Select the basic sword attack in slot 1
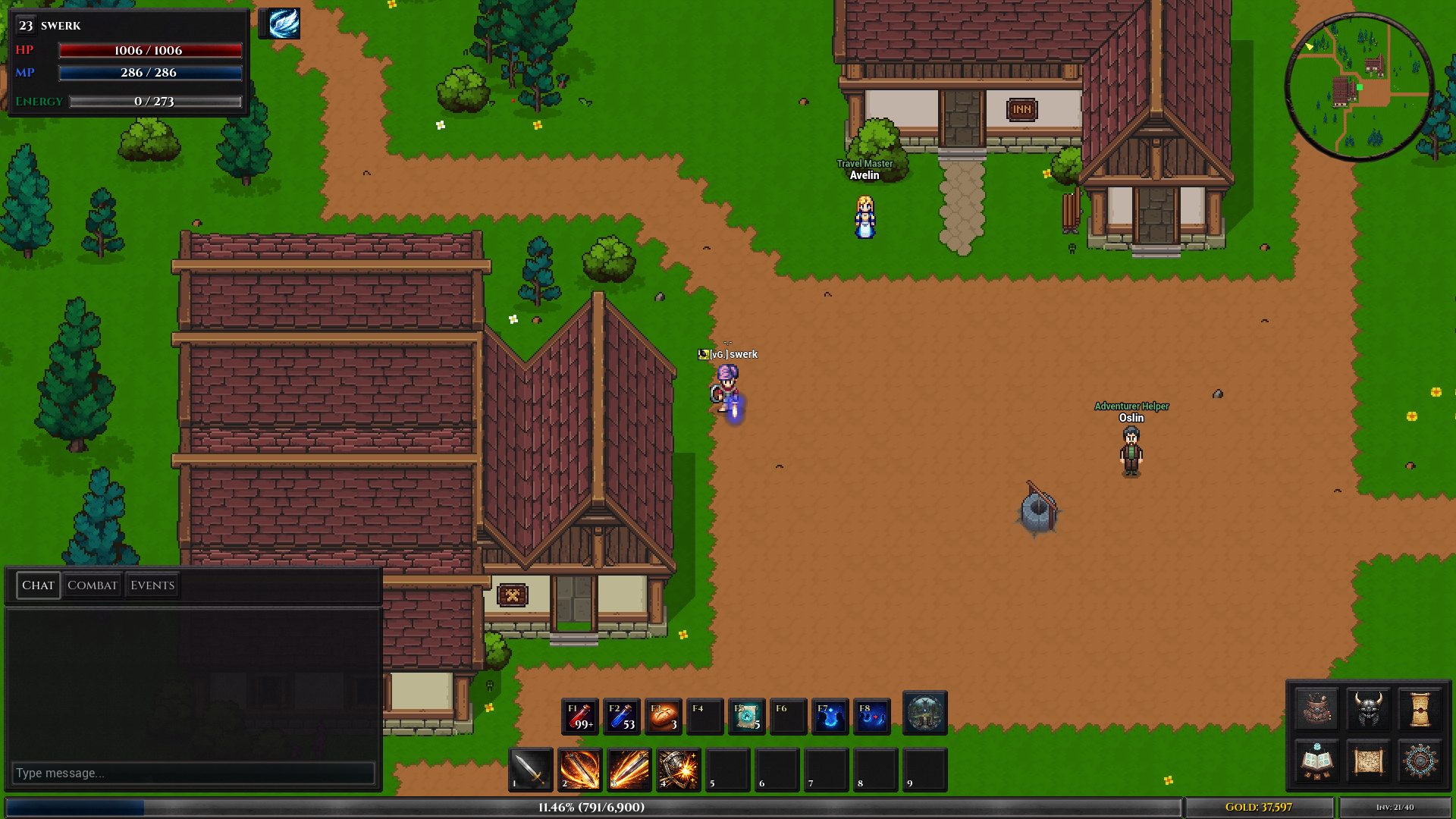This screenshot has height=819, width=1456. pos(530,770)
